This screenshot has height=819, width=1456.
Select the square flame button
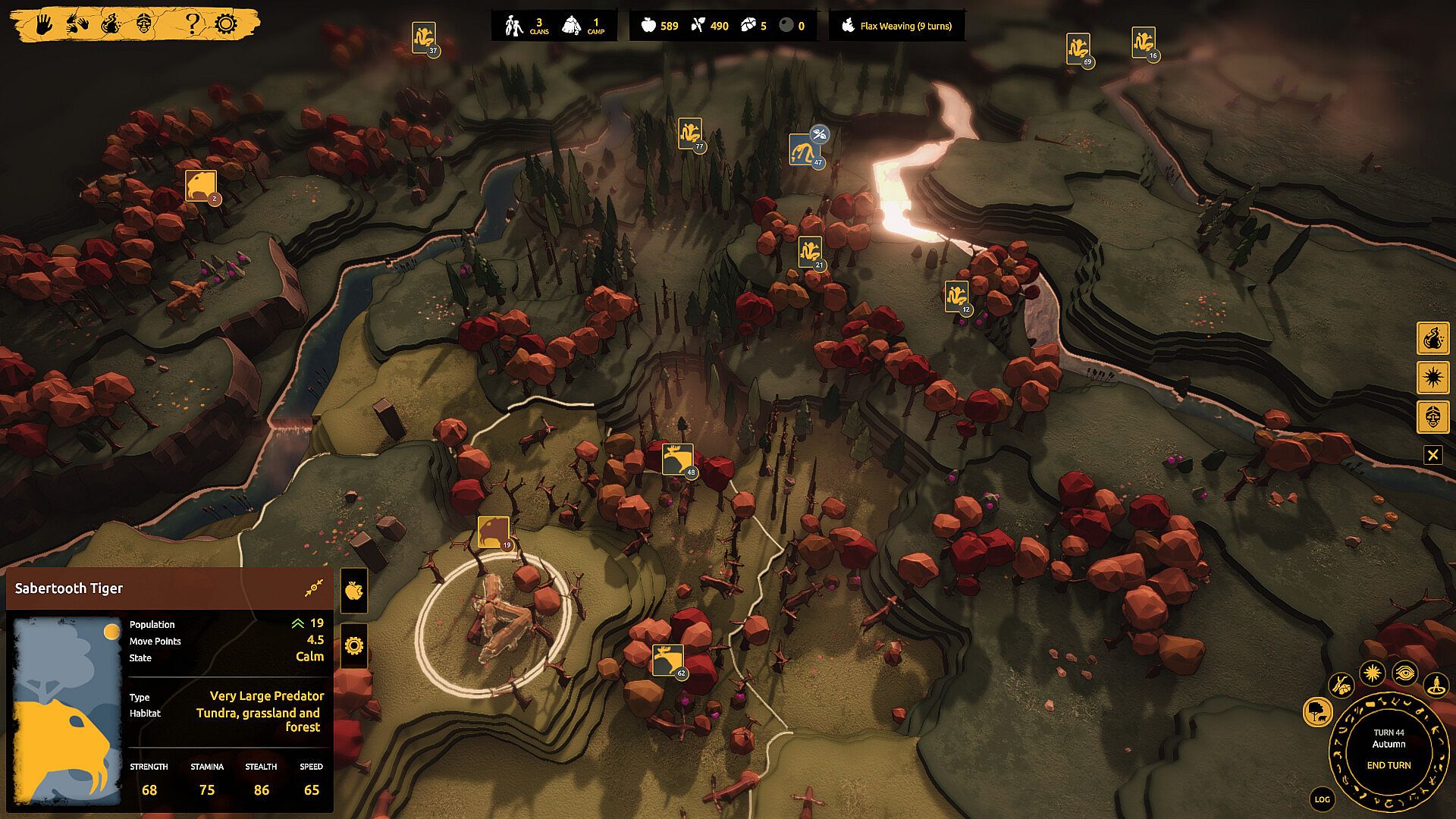click(1432, 338)
